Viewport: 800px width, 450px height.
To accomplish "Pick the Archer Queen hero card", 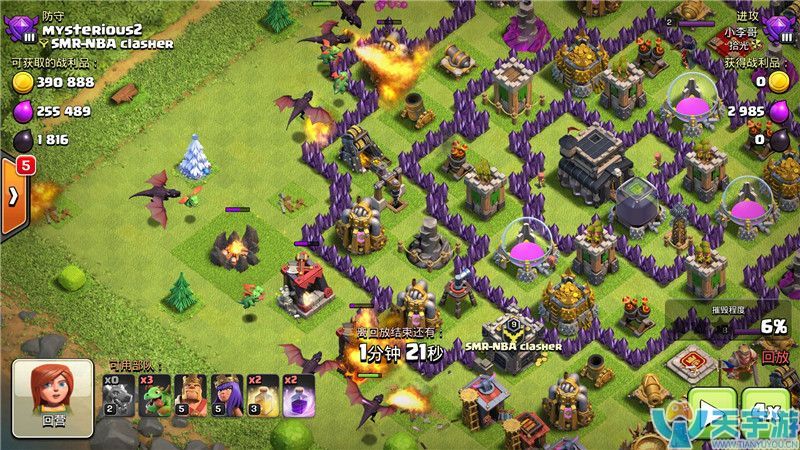I will coord(227,394).
